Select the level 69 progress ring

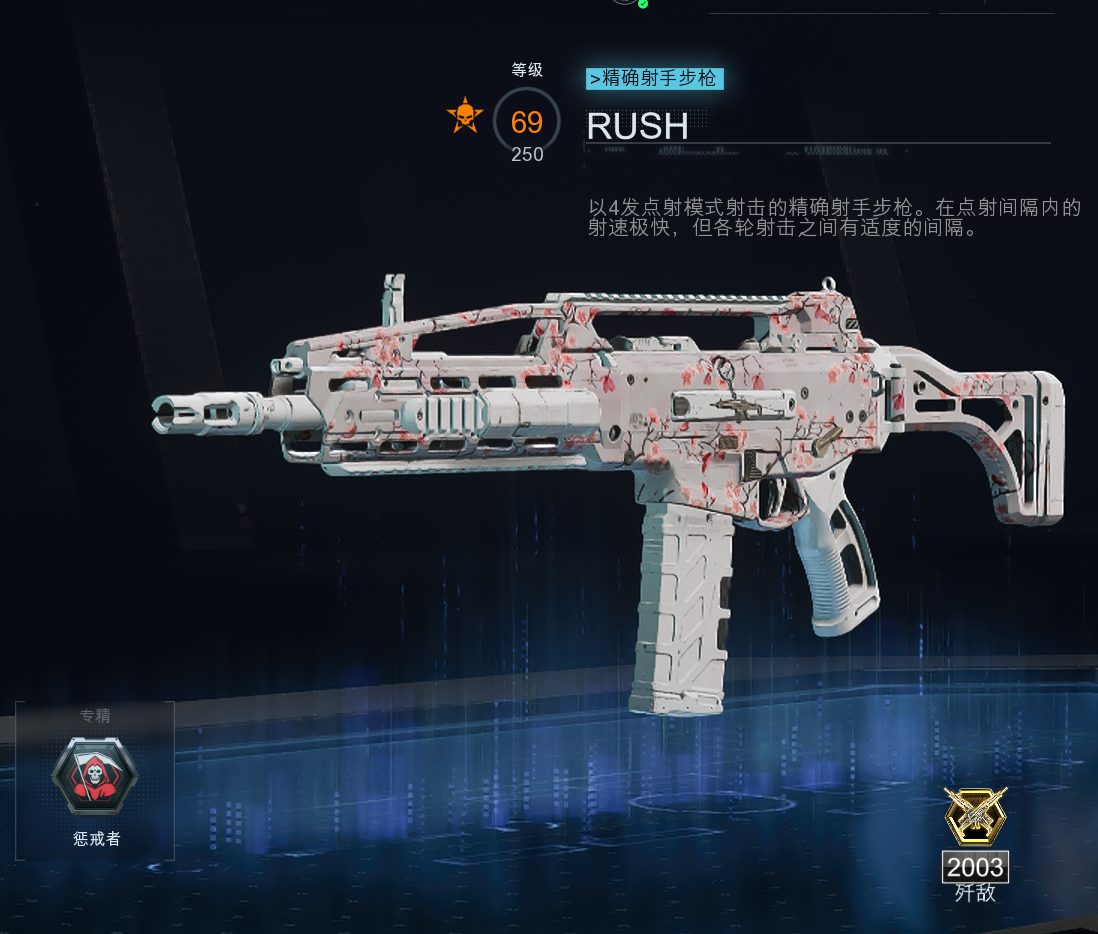pos(526,122)
